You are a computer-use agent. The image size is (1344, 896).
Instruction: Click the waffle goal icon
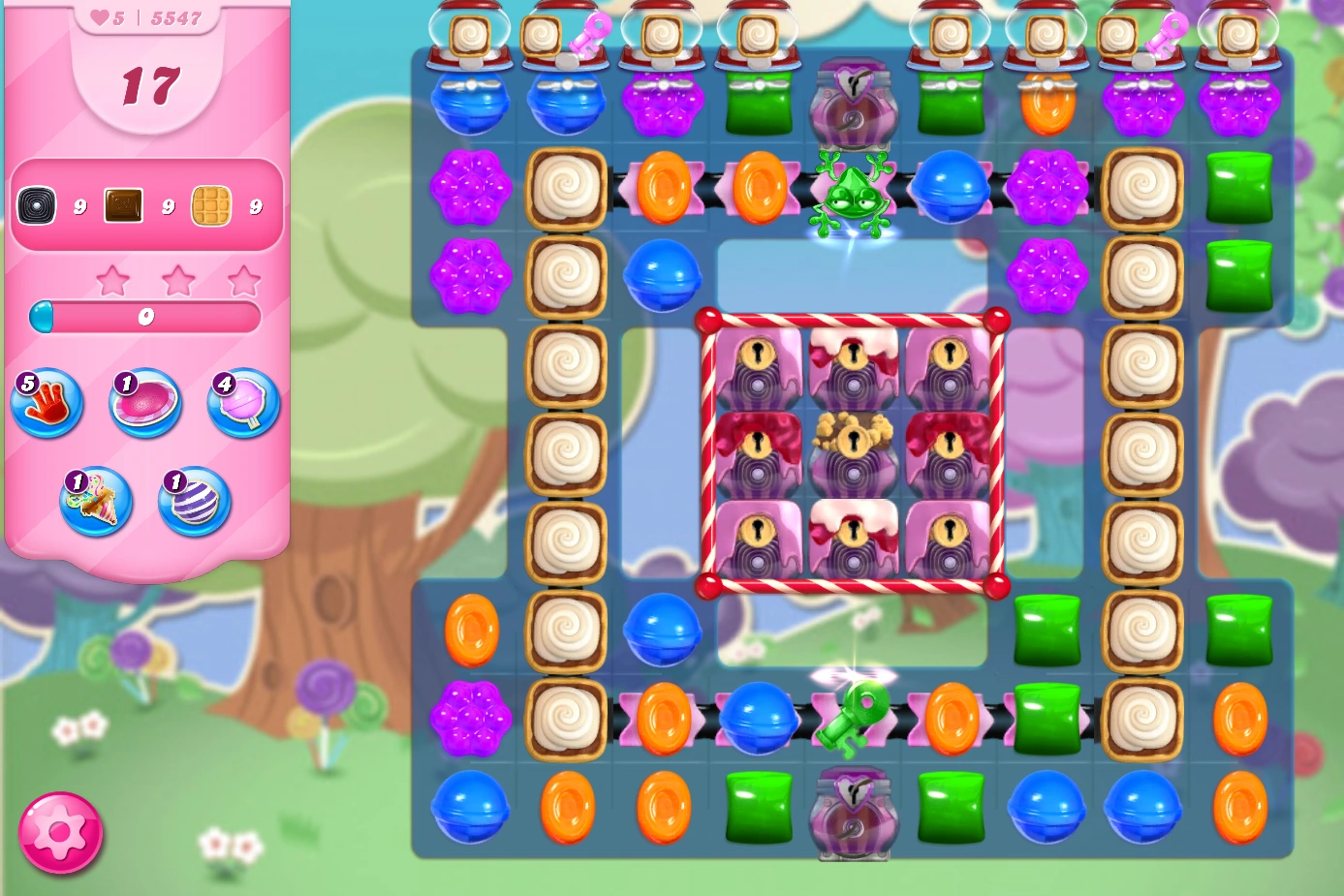(213, 205)
